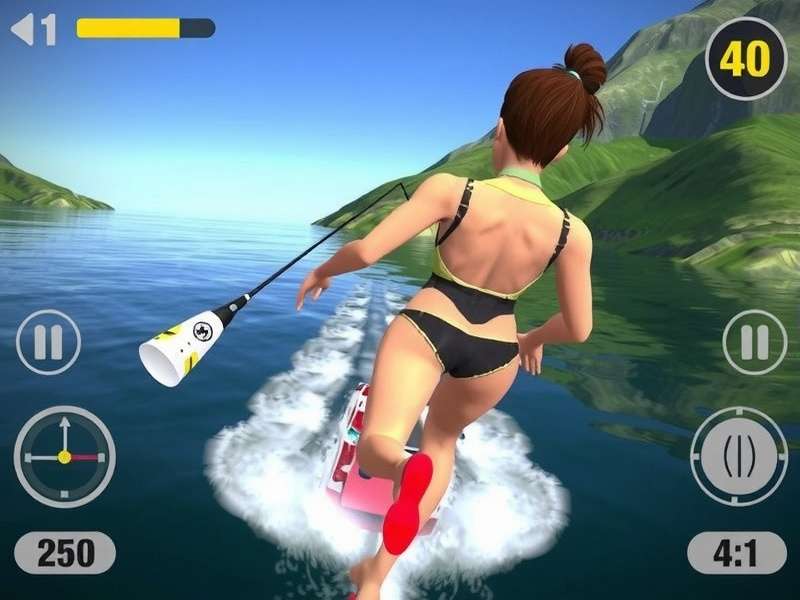This screenshot has height=600, width=800.
Task: Select the round button with parentheses symbol
Action: coord(739,456)
